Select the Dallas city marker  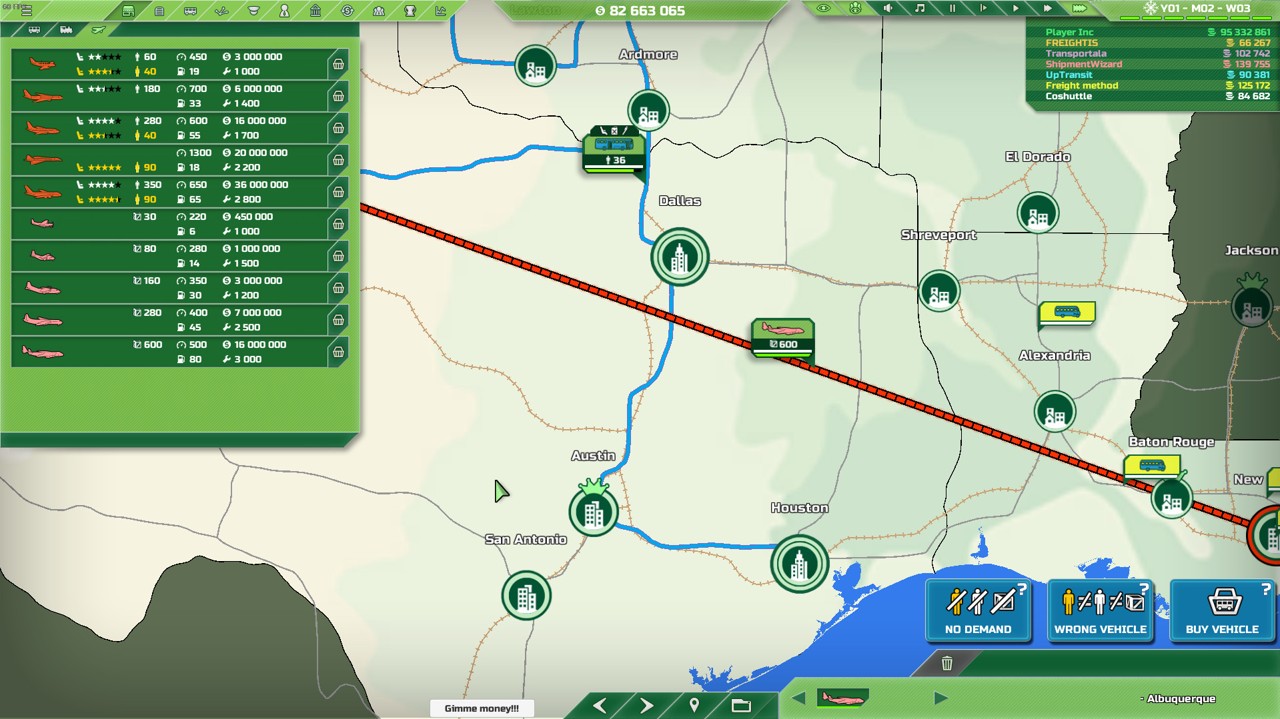coord(680,257)
